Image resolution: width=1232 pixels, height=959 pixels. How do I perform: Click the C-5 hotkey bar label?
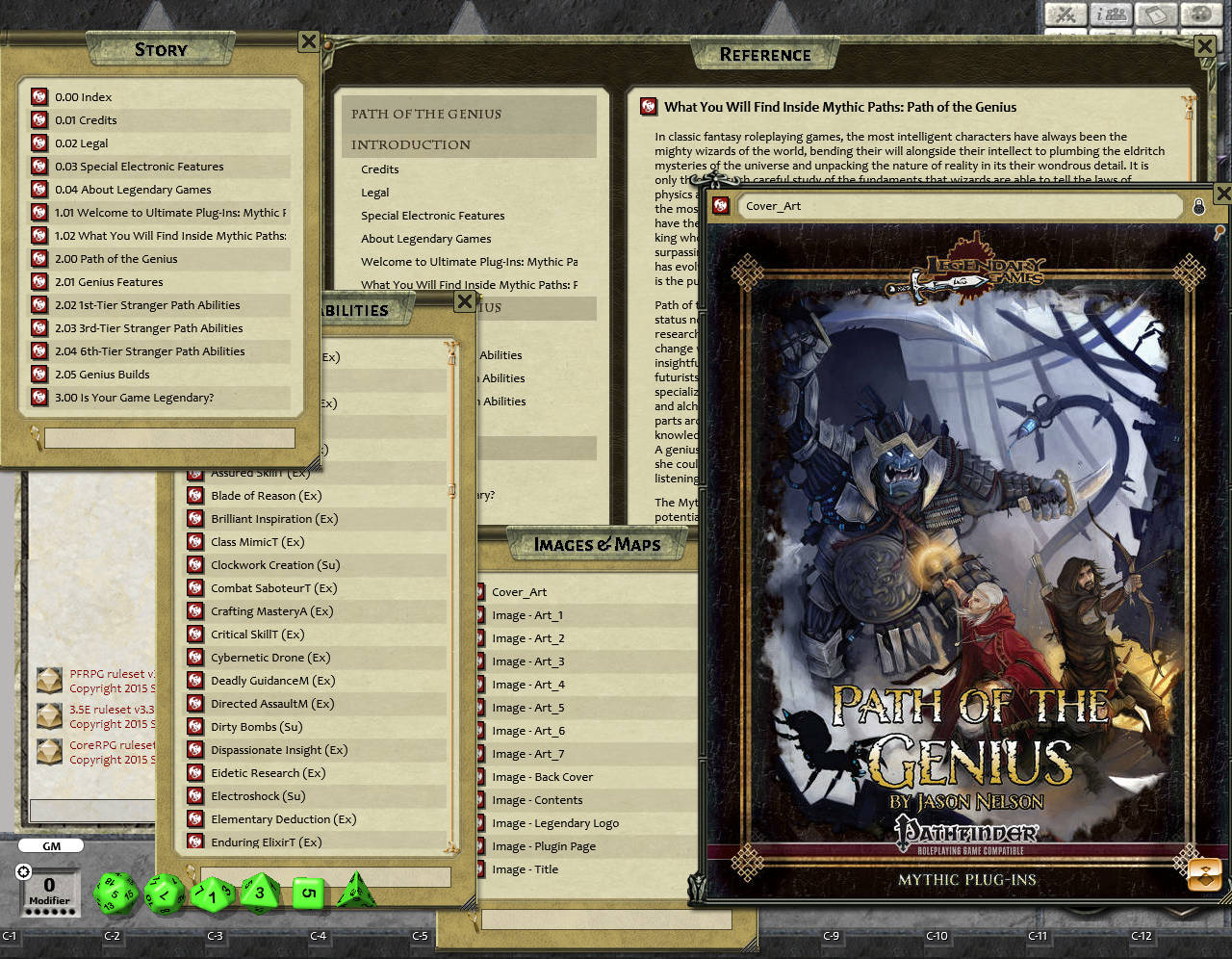coord(419,935)
